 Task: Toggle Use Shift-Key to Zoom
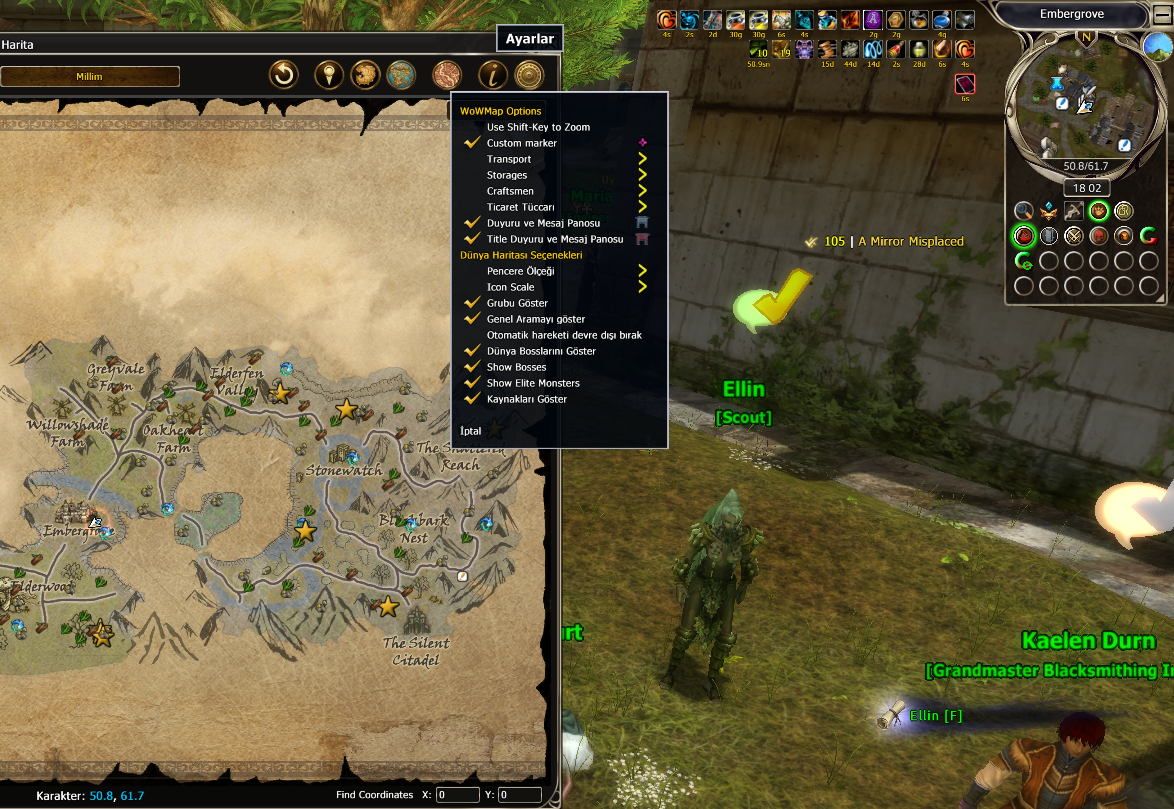click(538, 127)
